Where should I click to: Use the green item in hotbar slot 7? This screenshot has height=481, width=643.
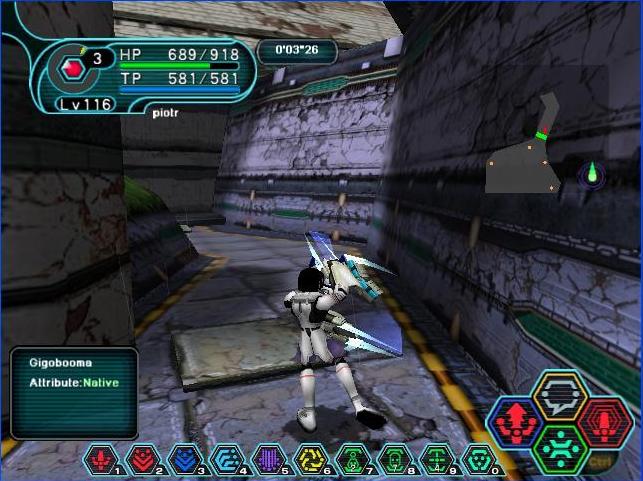(352, 460)
